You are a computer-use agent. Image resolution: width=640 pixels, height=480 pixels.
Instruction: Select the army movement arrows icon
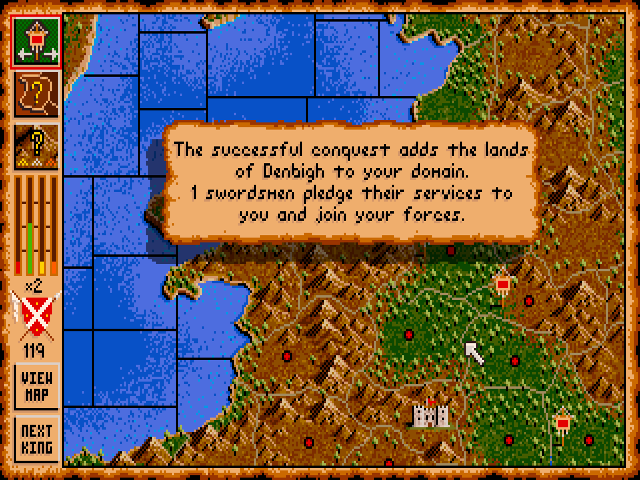36,42
